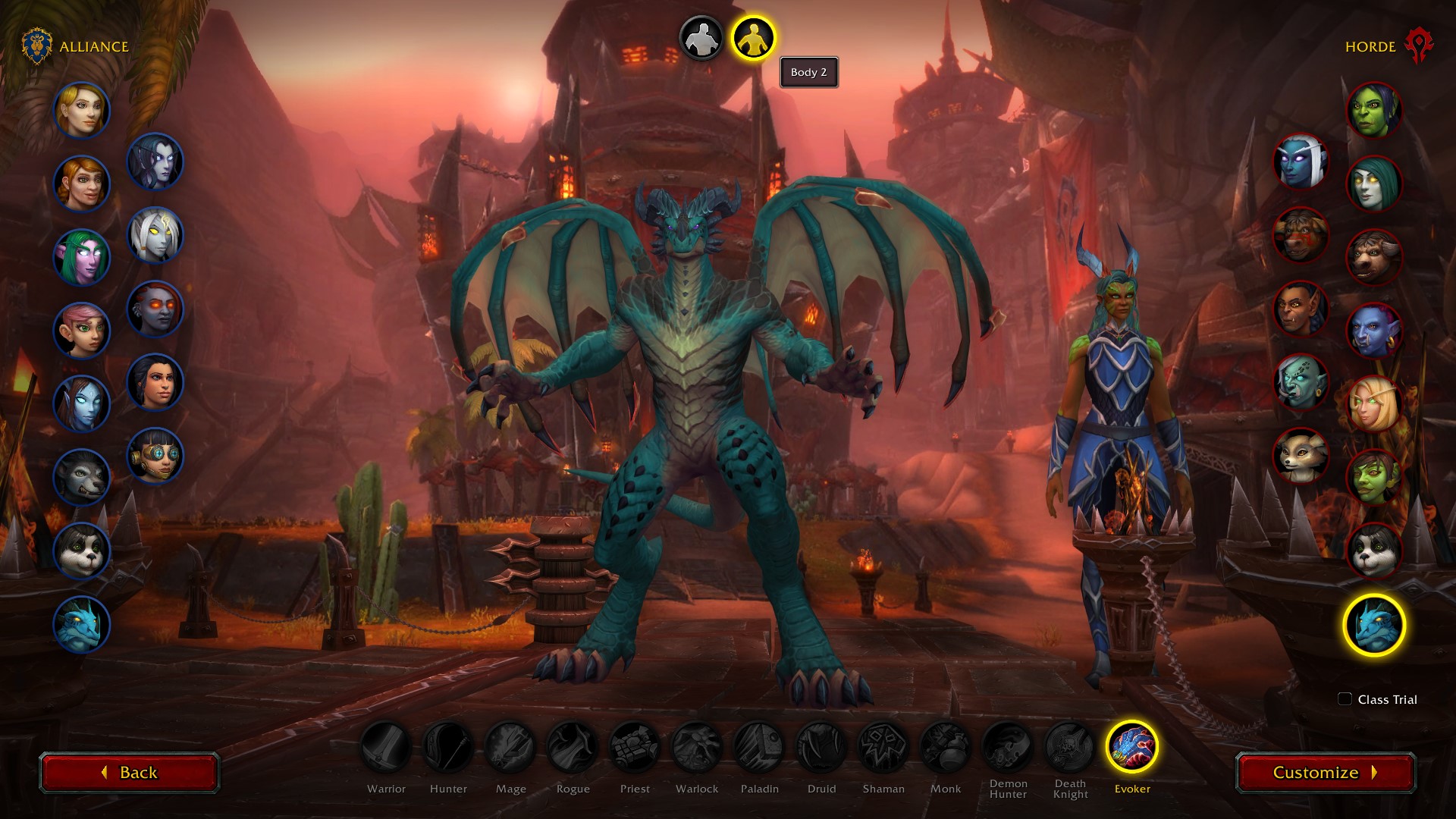The height and width of the screenshot is (819, 1456).
Task: Select the Mage class icon
Action: [x=510, y=746]
